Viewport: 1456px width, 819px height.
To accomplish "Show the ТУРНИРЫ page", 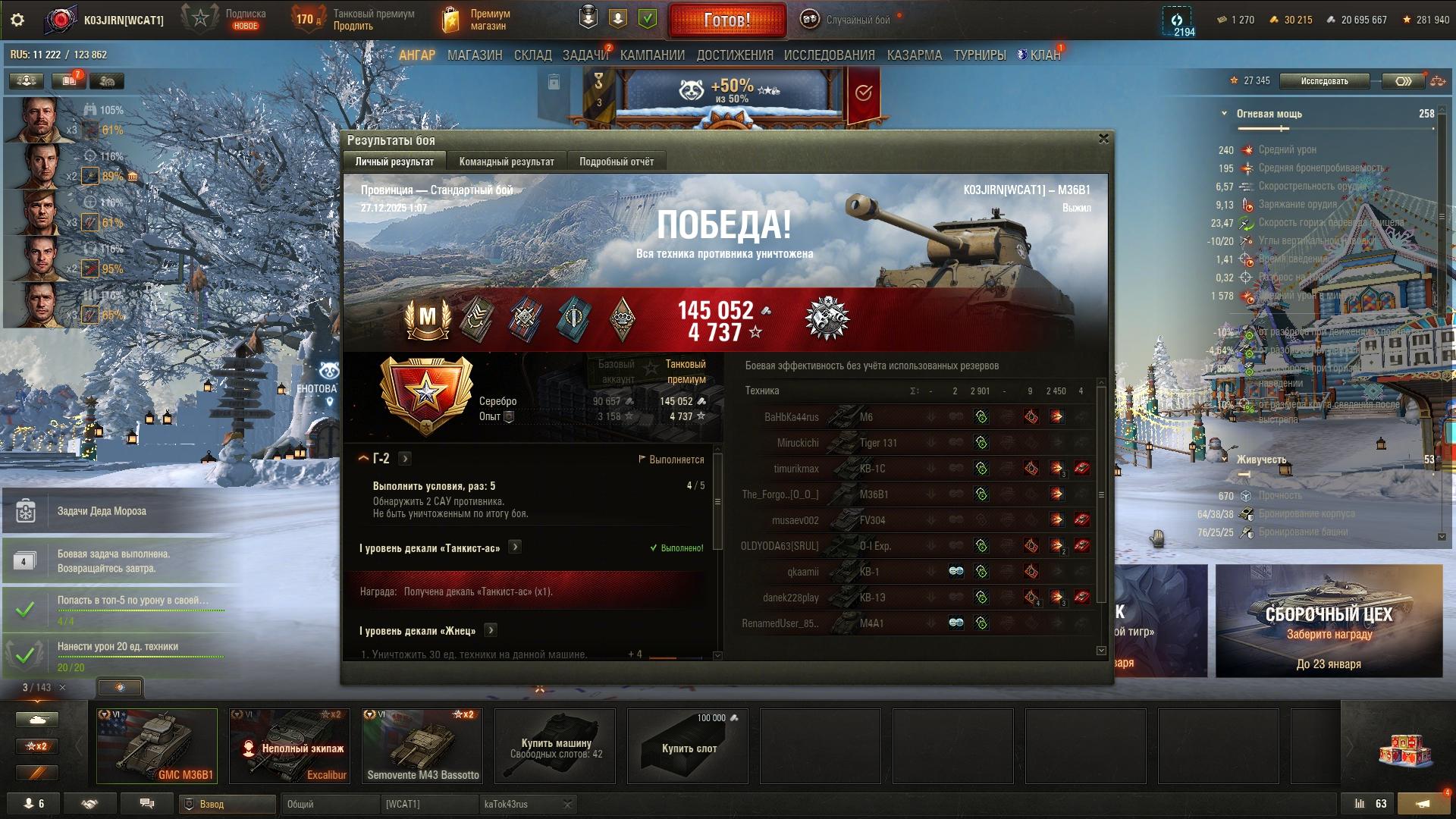I will (x=980, y=55).
